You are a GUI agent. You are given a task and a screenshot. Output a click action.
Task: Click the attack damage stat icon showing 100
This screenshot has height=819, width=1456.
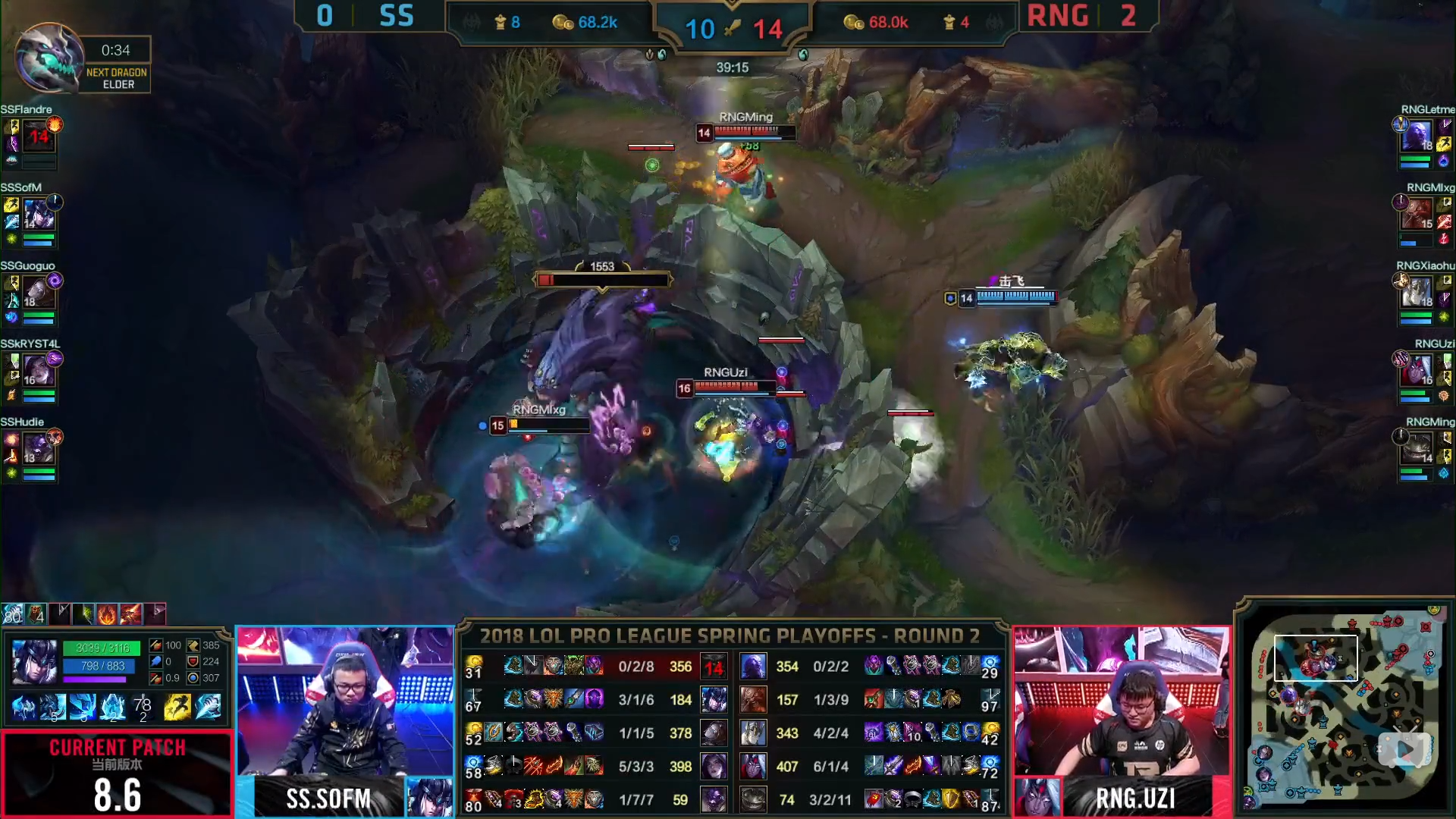click(x=155, y=645)
